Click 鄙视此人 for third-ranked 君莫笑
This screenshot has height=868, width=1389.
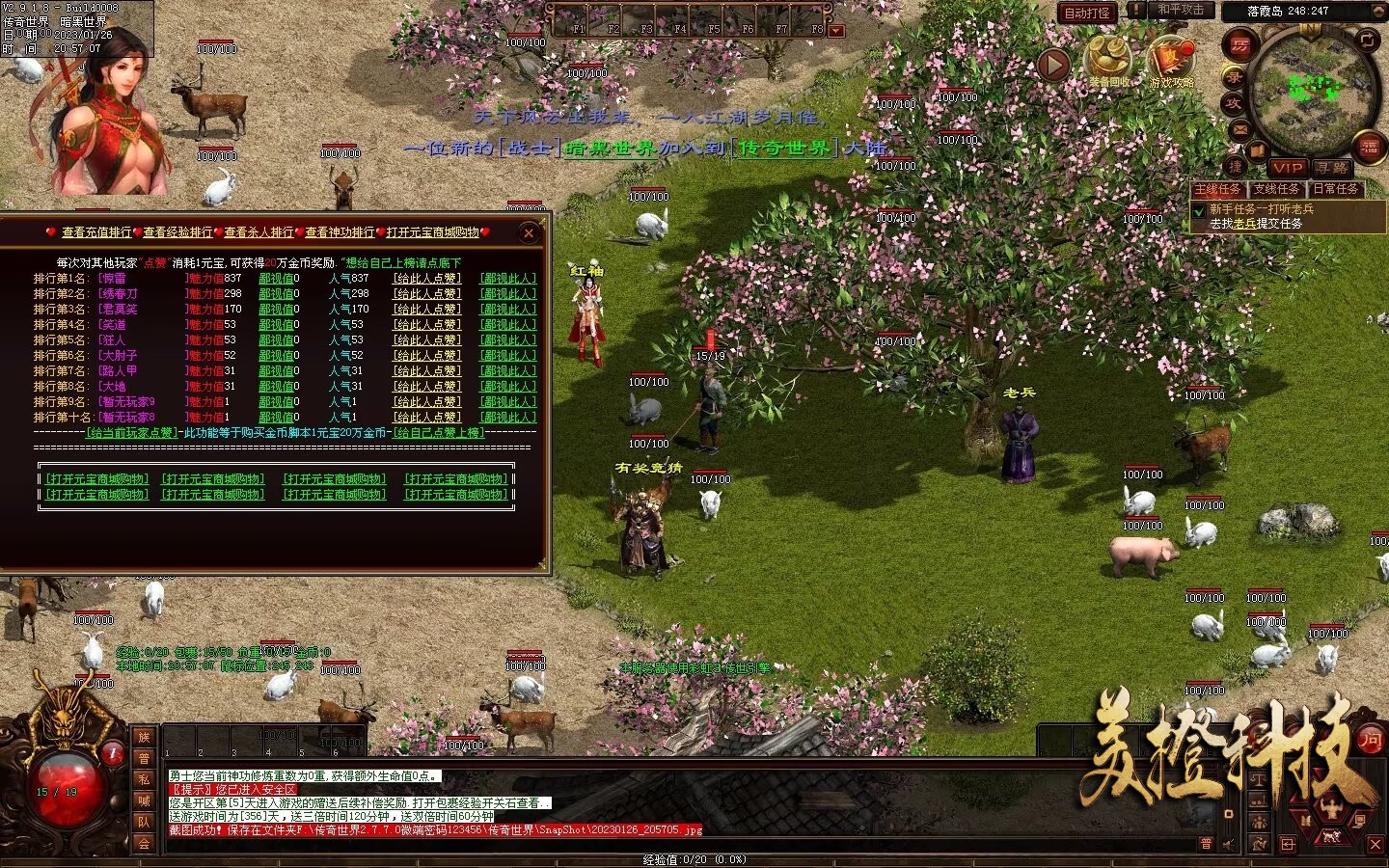(x=508, y=310)
